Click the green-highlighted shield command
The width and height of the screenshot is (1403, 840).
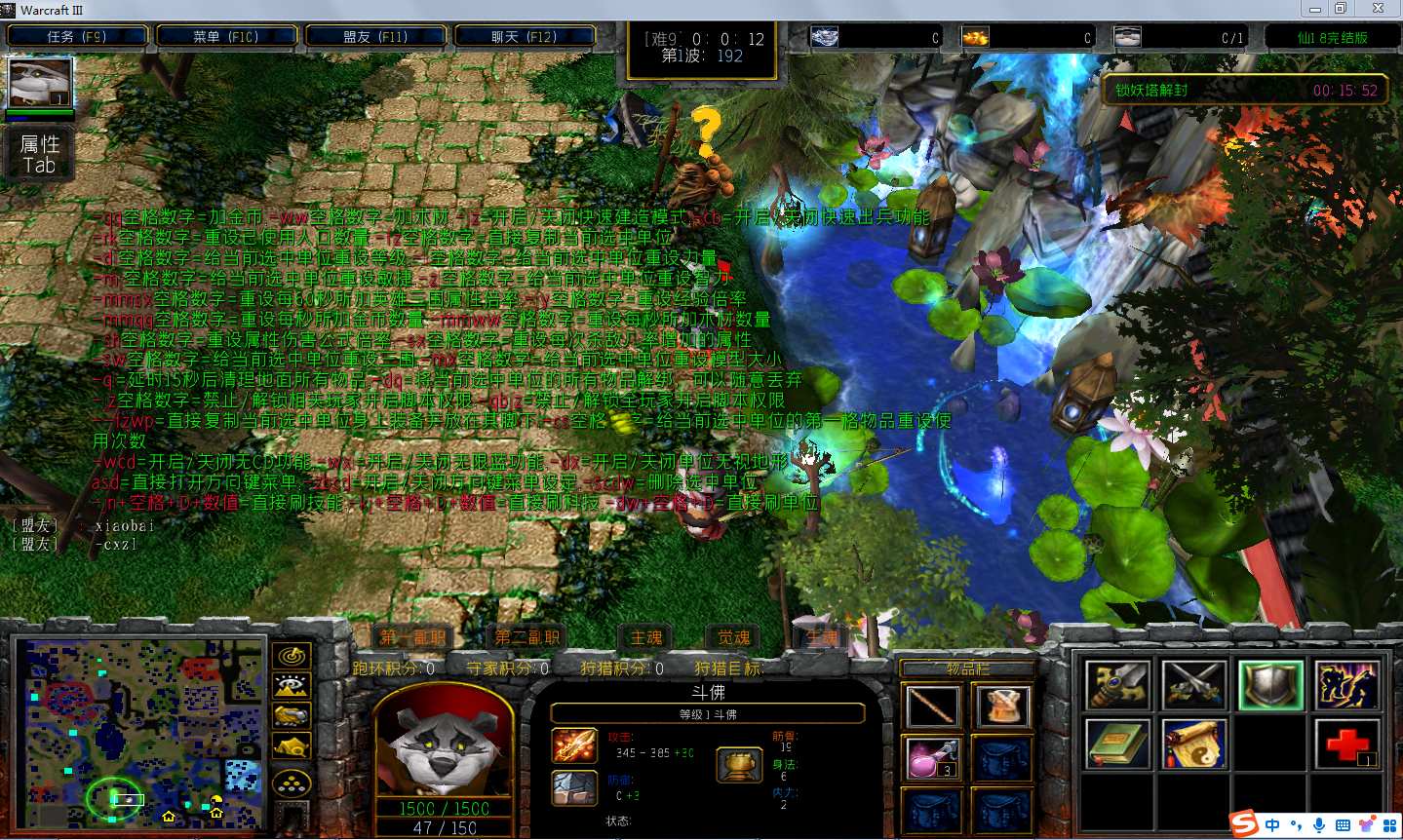pyautogui.click(x=1270, y=685)
